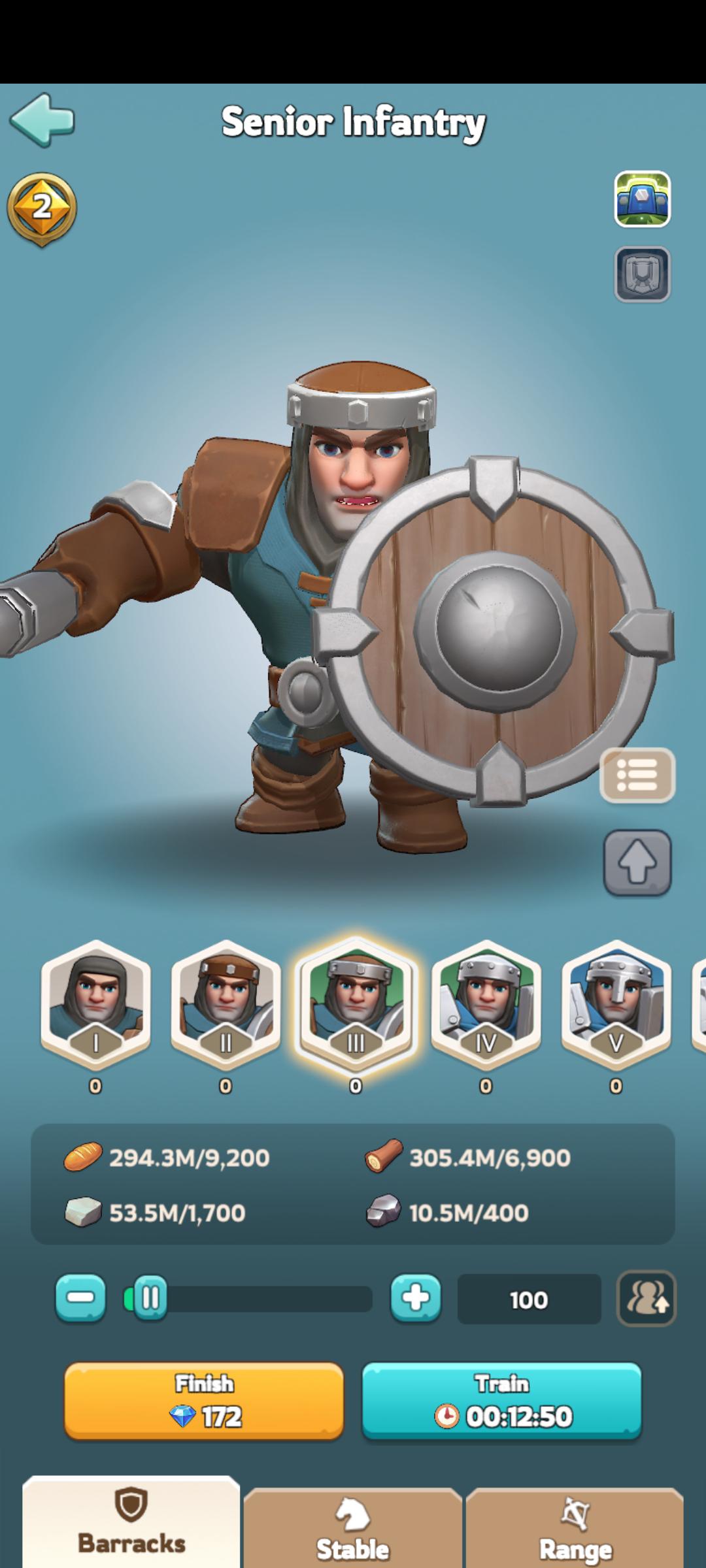Finish instantly for 172 gems
This screenshot has width=706, height=1568.
(x=204, y=1401)
